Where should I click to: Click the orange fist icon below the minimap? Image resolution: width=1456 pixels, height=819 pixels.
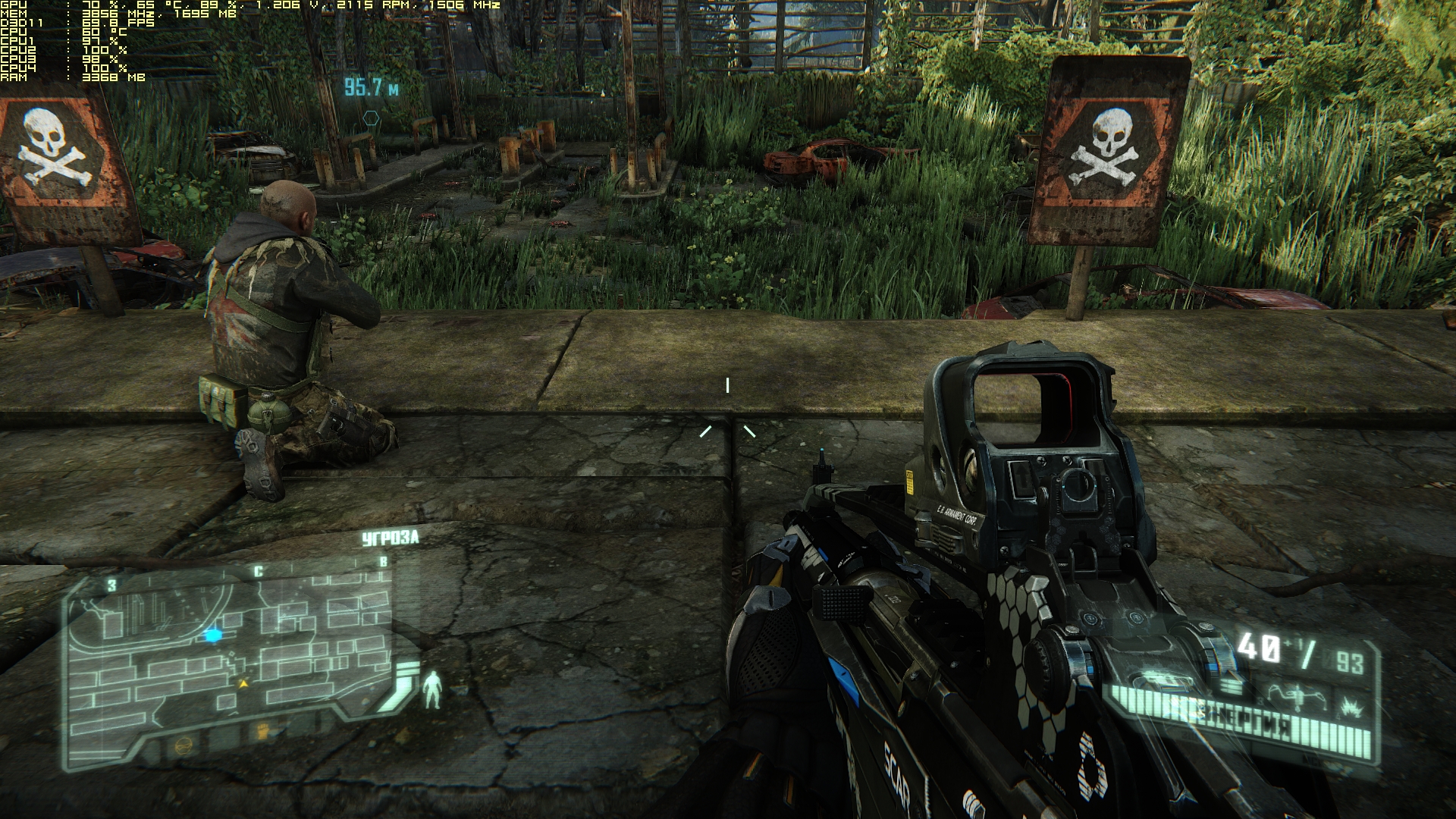pyautogui.click(x=262, y=731)
